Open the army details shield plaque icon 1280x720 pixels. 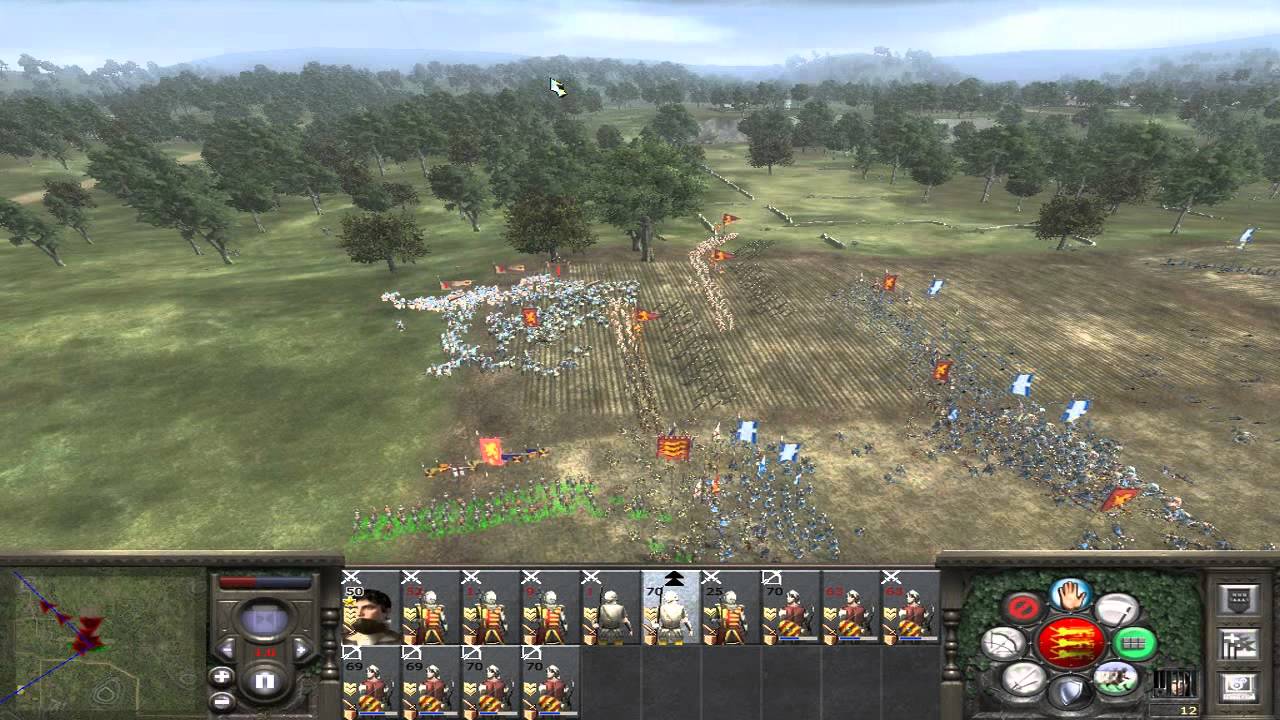[1238, 597]
